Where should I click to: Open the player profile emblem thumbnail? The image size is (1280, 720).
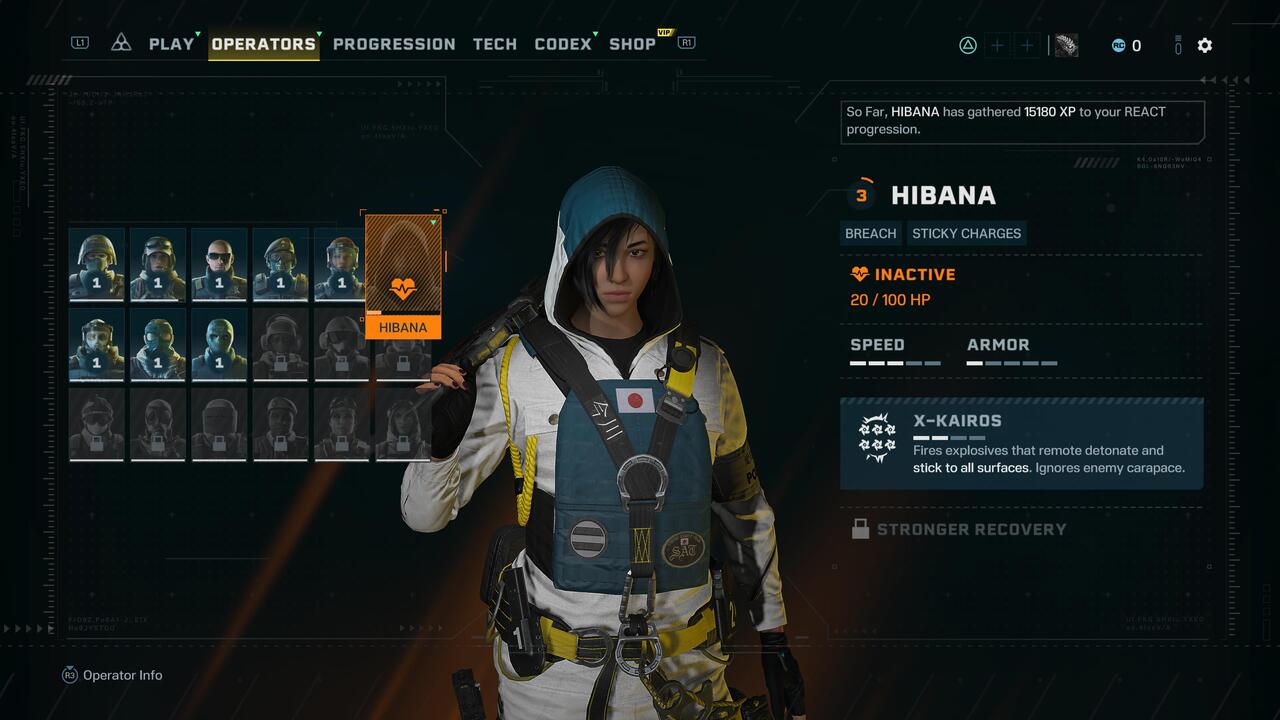pos(1066,45)
